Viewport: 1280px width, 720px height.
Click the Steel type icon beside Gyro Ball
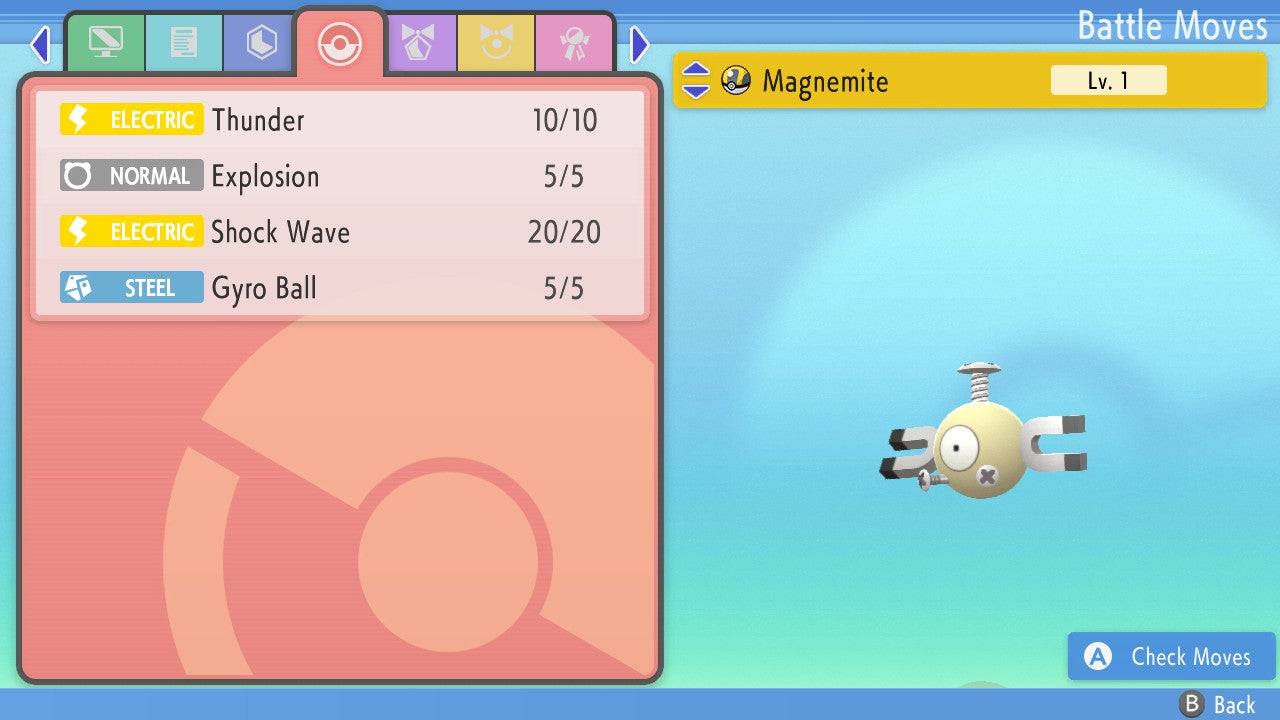[x=131, y=287]
